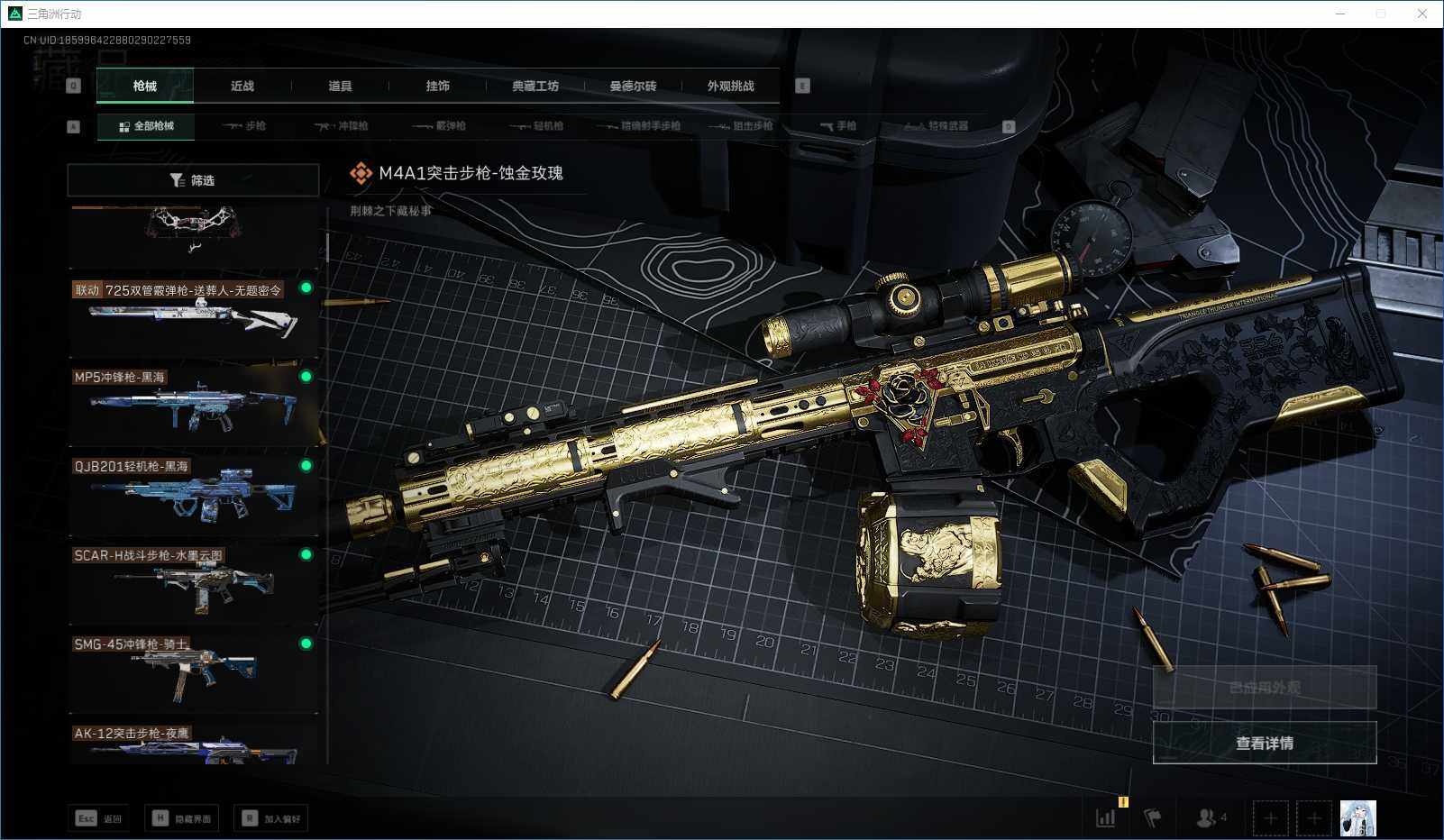Open the 筛选 filter button
The image size is (1444, 840).
click(x=193, y=180)
